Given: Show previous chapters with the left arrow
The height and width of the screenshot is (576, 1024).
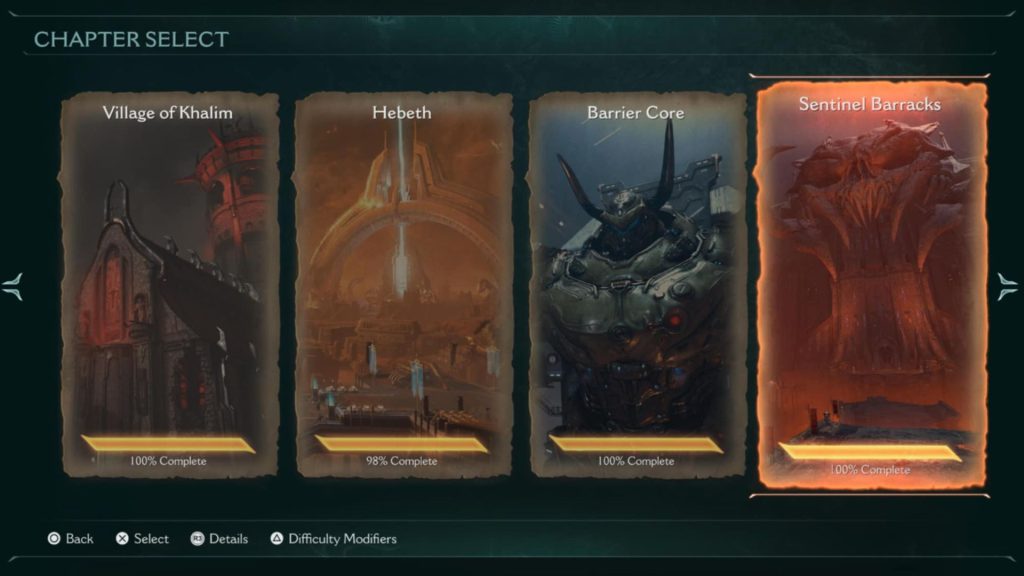Looking at the screenshot, I should click(x=13, y=287).
